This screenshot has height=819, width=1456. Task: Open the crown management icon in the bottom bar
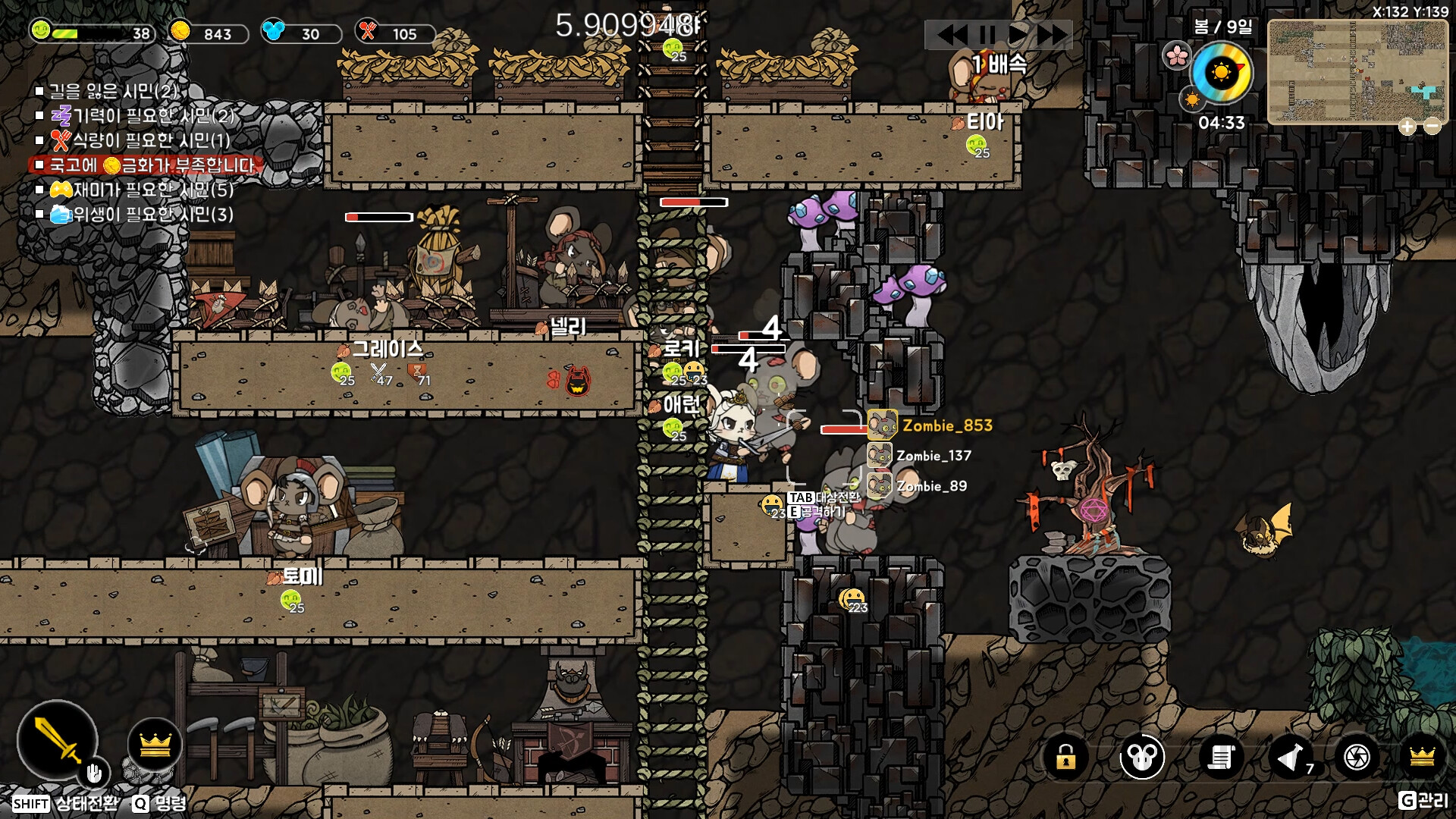tap(1422, 757)
